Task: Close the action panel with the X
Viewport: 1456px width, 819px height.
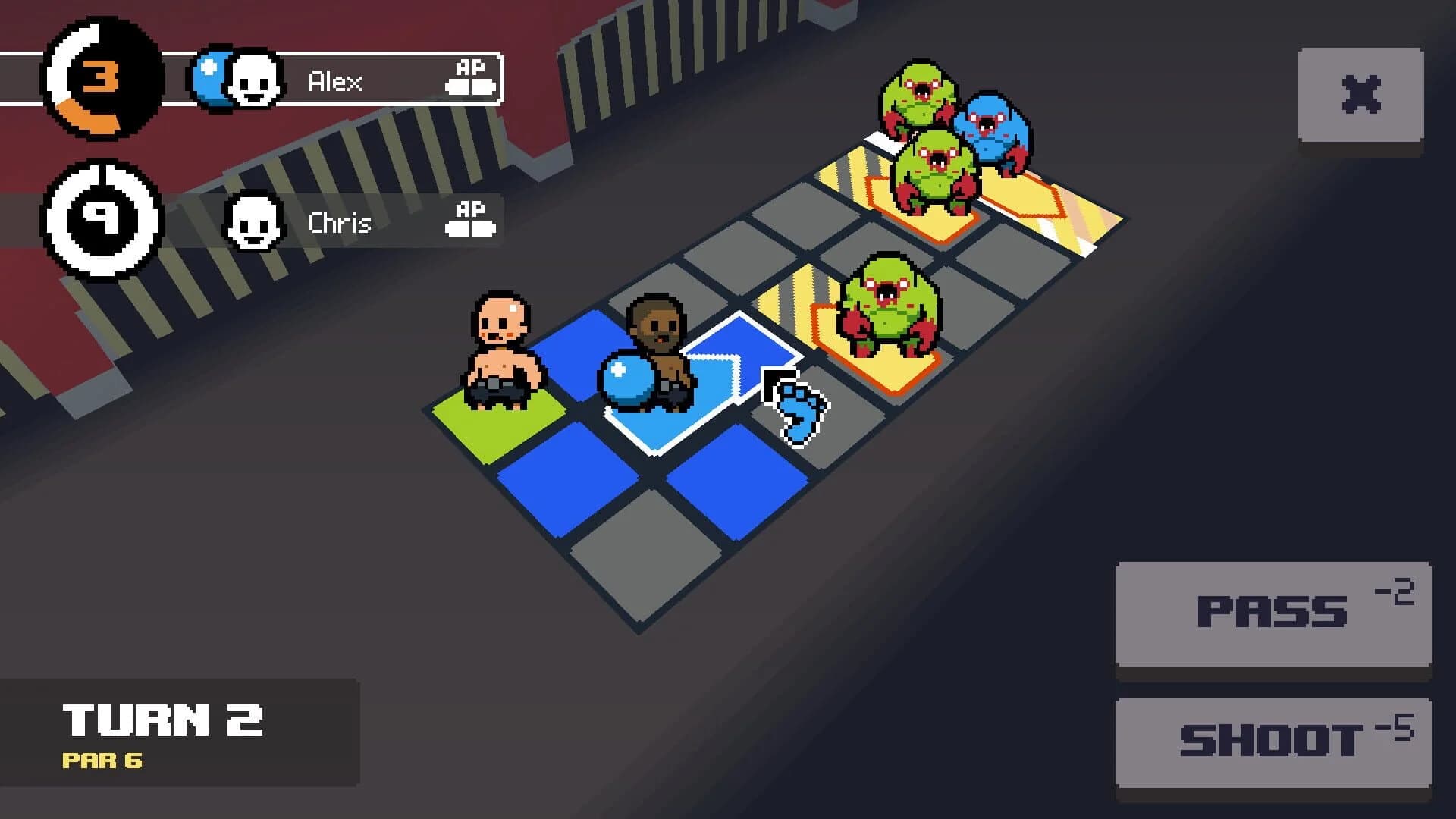Action: click(1360, 93)
